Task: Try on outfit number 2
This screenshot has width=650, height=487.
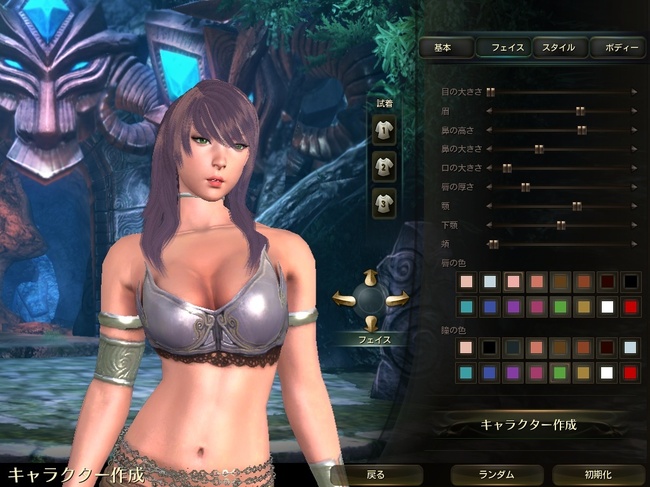Action: pyautogui.click(x=384, y=166)
